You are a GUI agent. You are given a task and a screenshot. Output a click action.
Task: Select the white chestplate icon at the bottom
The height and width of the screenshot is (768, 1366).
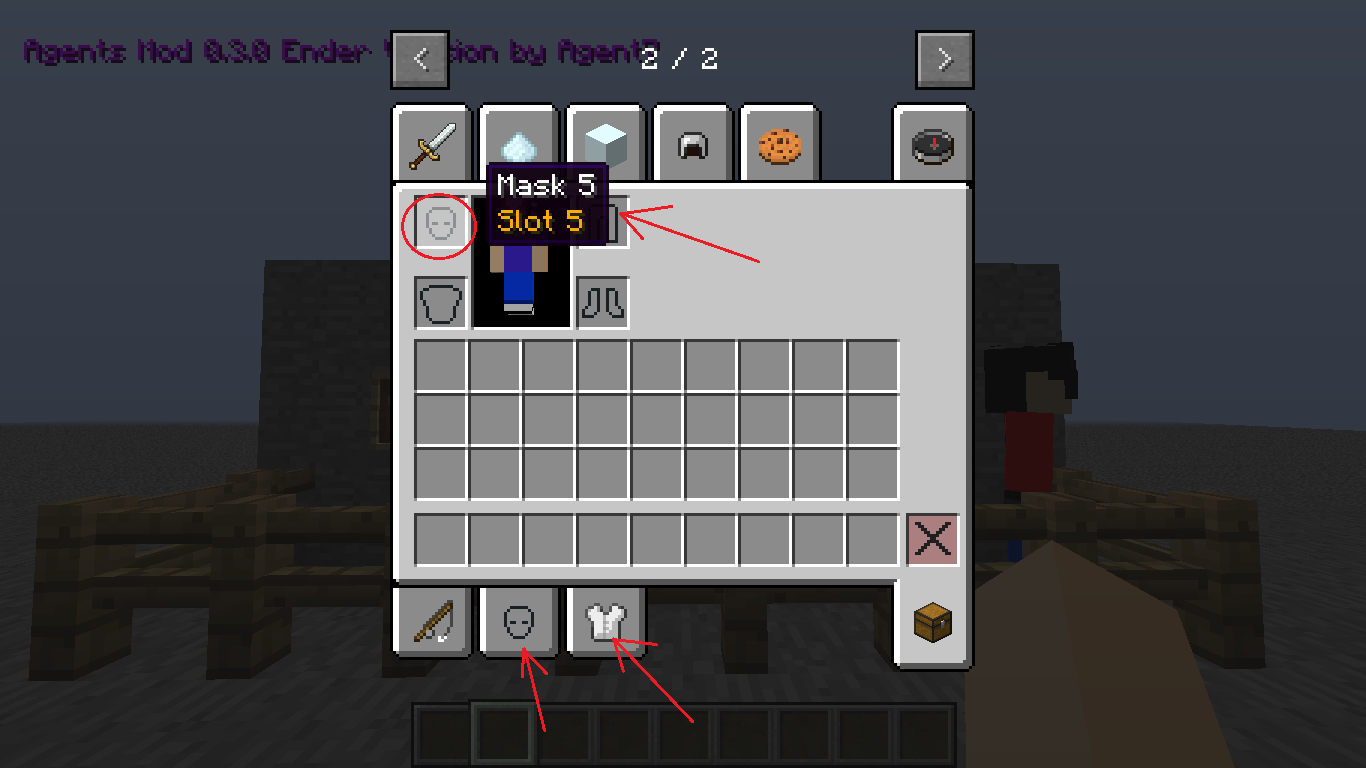pos(604,621)
